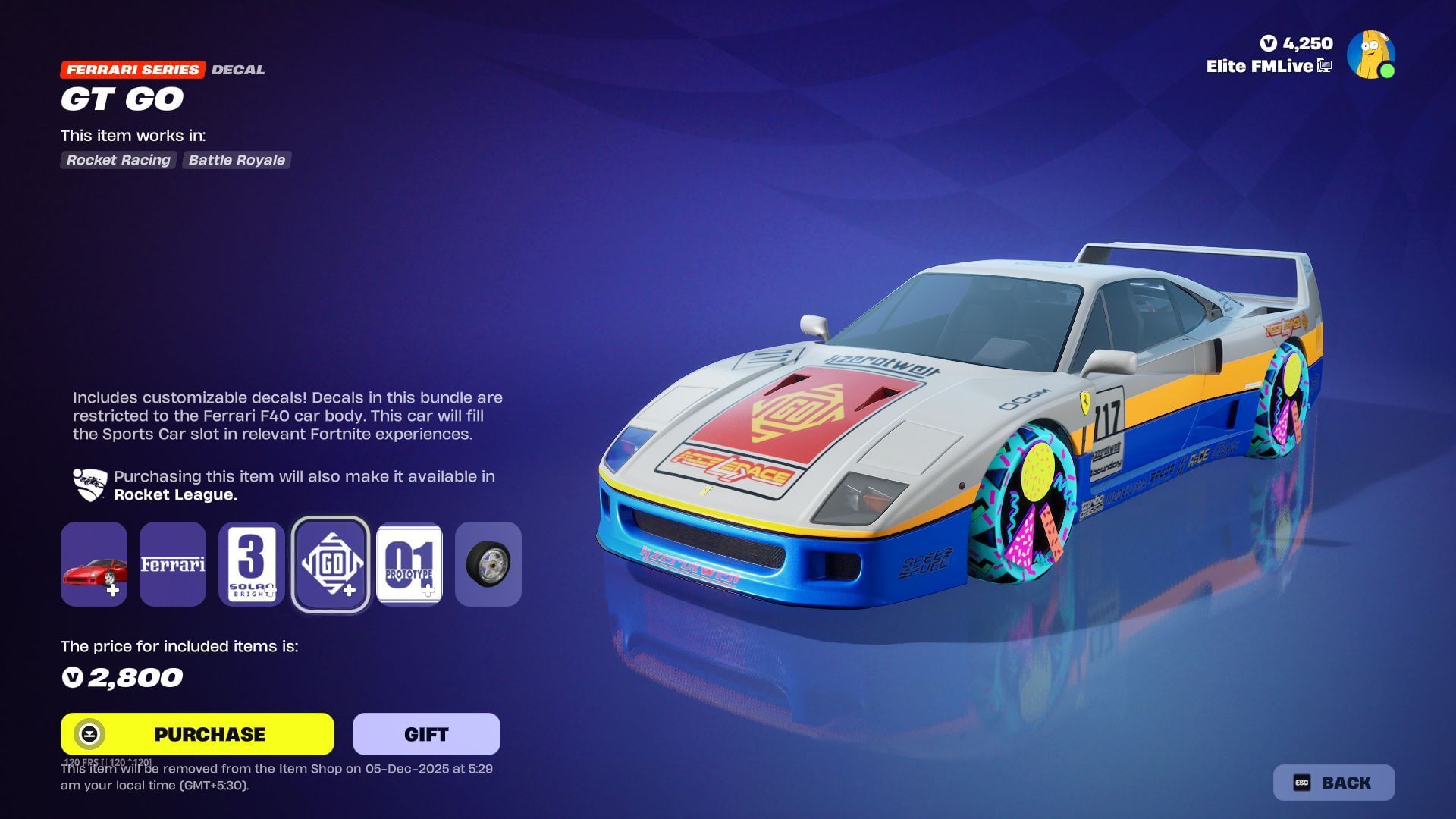Open the Solar Bright 3 decal item
Image resolution: width=1456 pixels, height=819 pixels.
point(252,564)
